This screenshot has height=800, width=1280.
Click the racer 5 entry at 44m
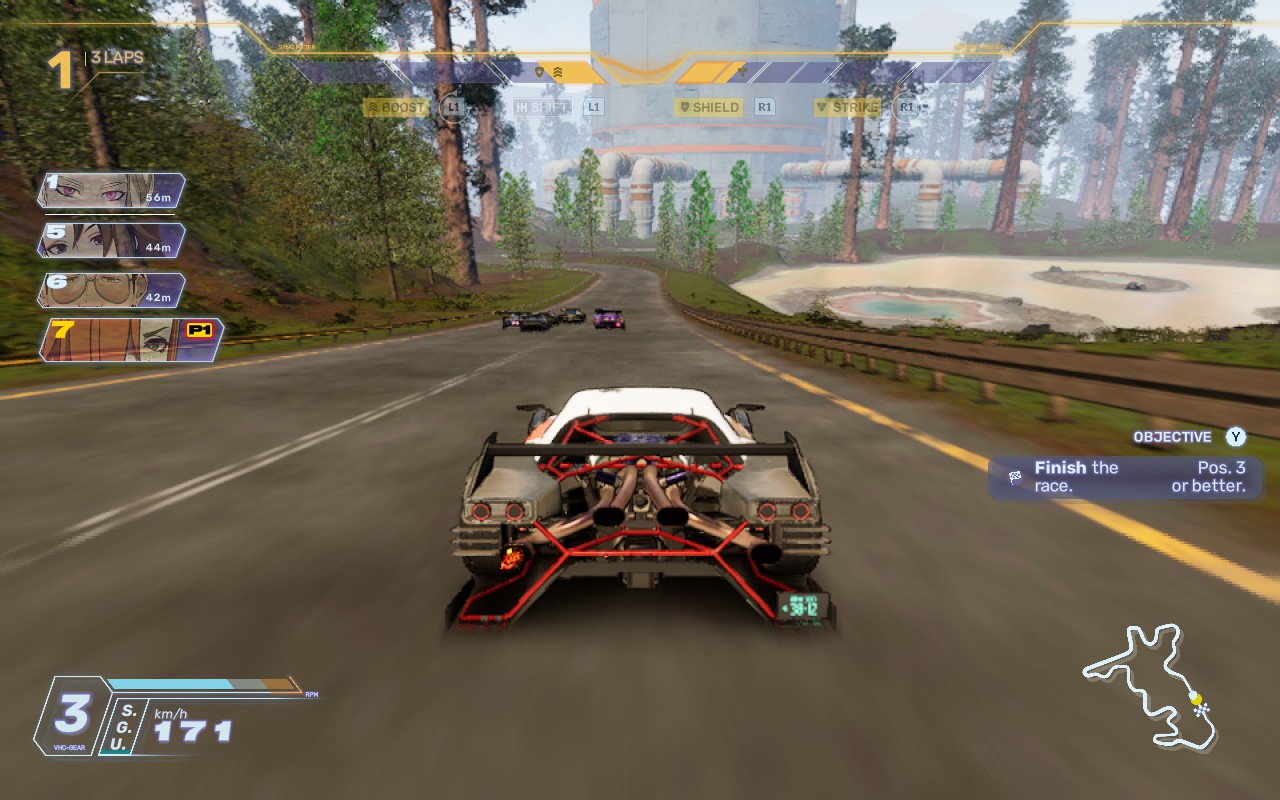[110, 241]
